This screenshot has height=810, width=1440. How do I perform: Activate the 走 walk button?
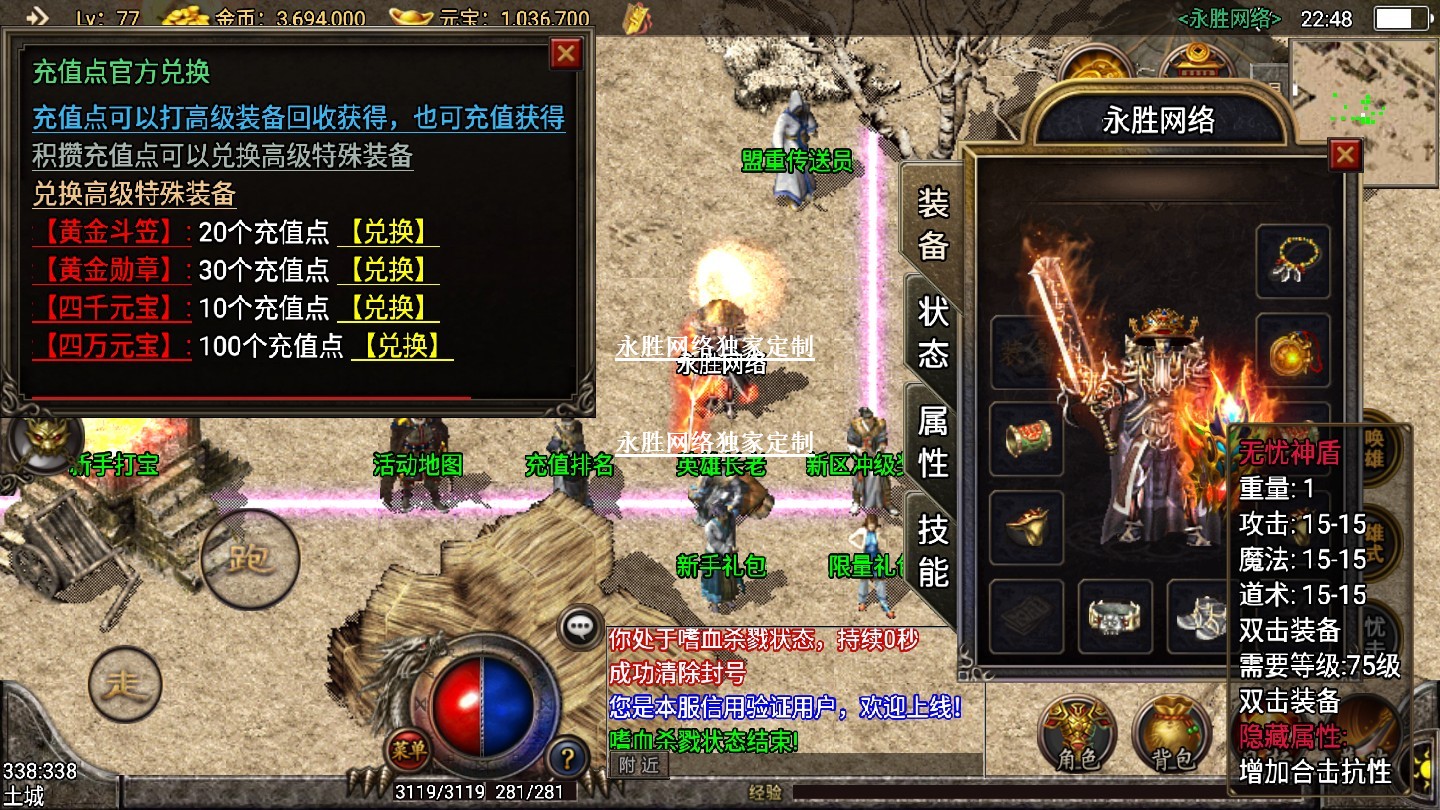click(125, 685)
